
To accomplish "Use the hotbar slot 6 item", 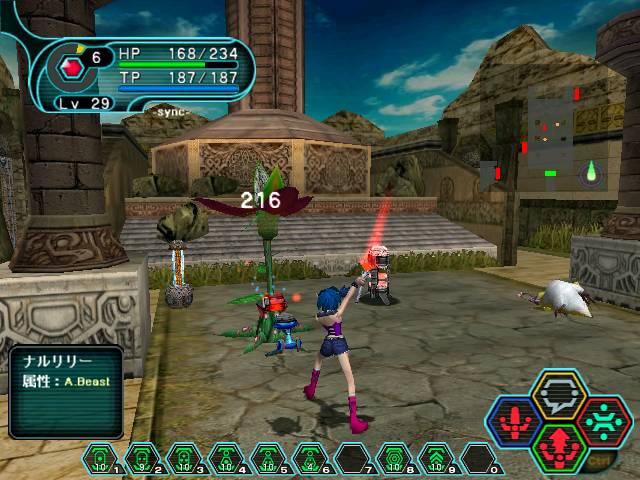I will [x=310, y=457].
